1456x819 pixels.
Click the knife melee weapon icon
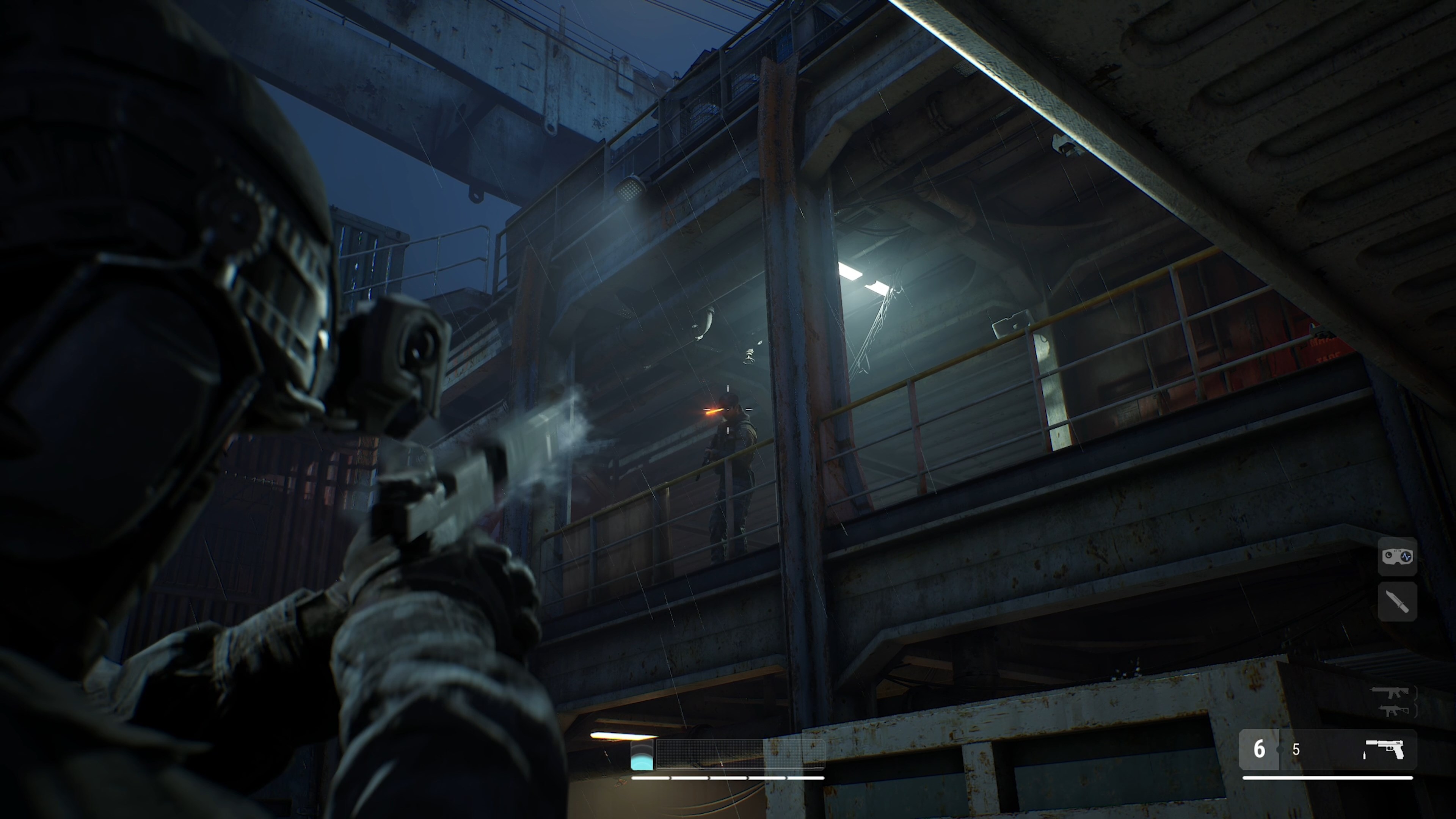(x=1398, y=602)
